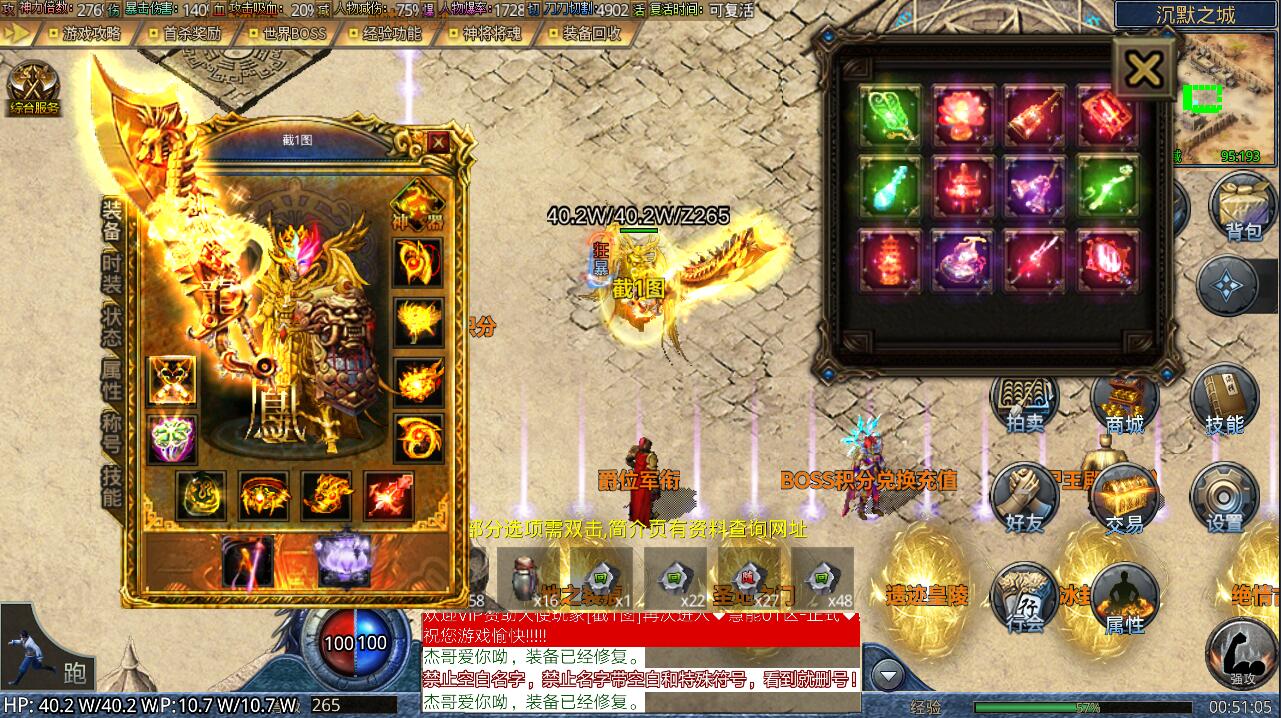
Task: Open the 装备回收 equipment recycle menu
Action: (591, 33)
